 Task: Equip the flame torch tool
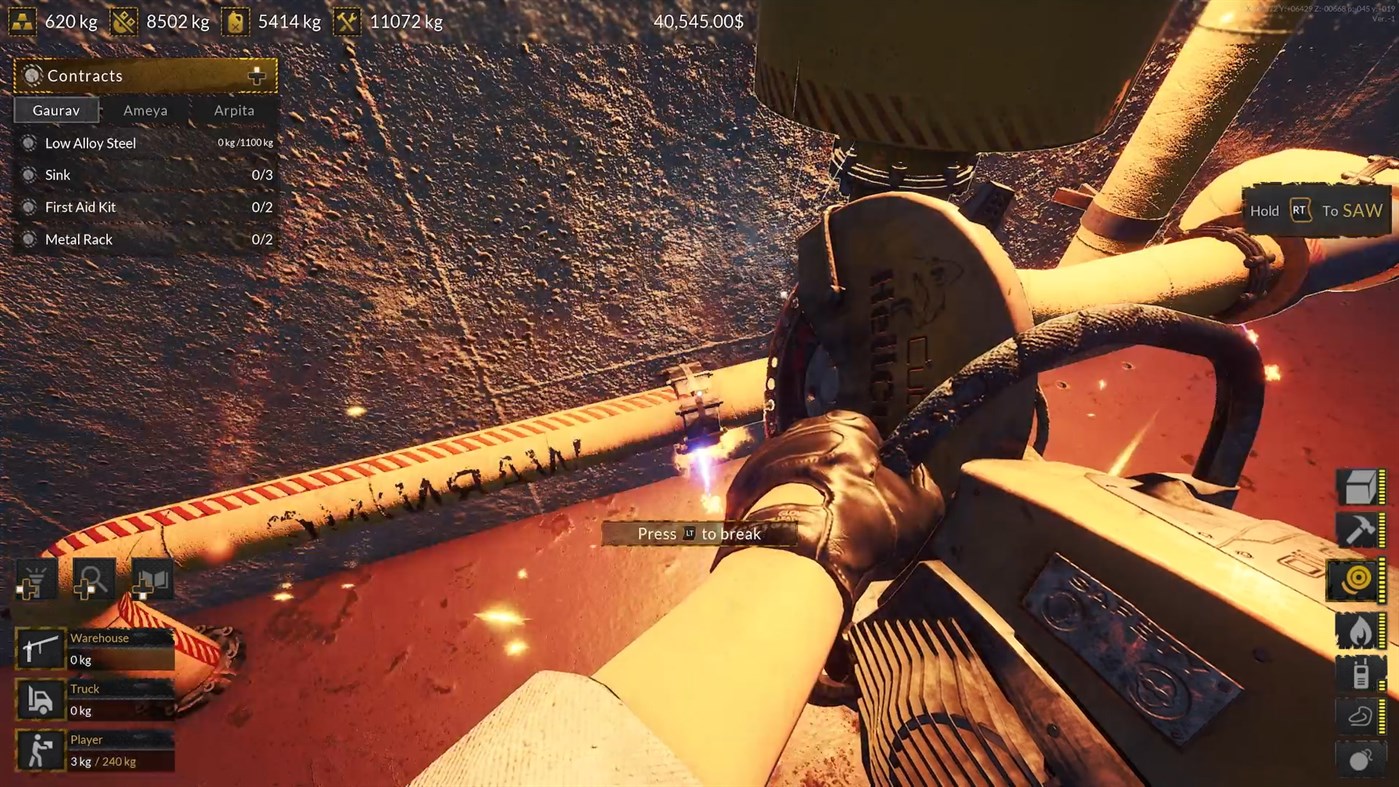1360,630
